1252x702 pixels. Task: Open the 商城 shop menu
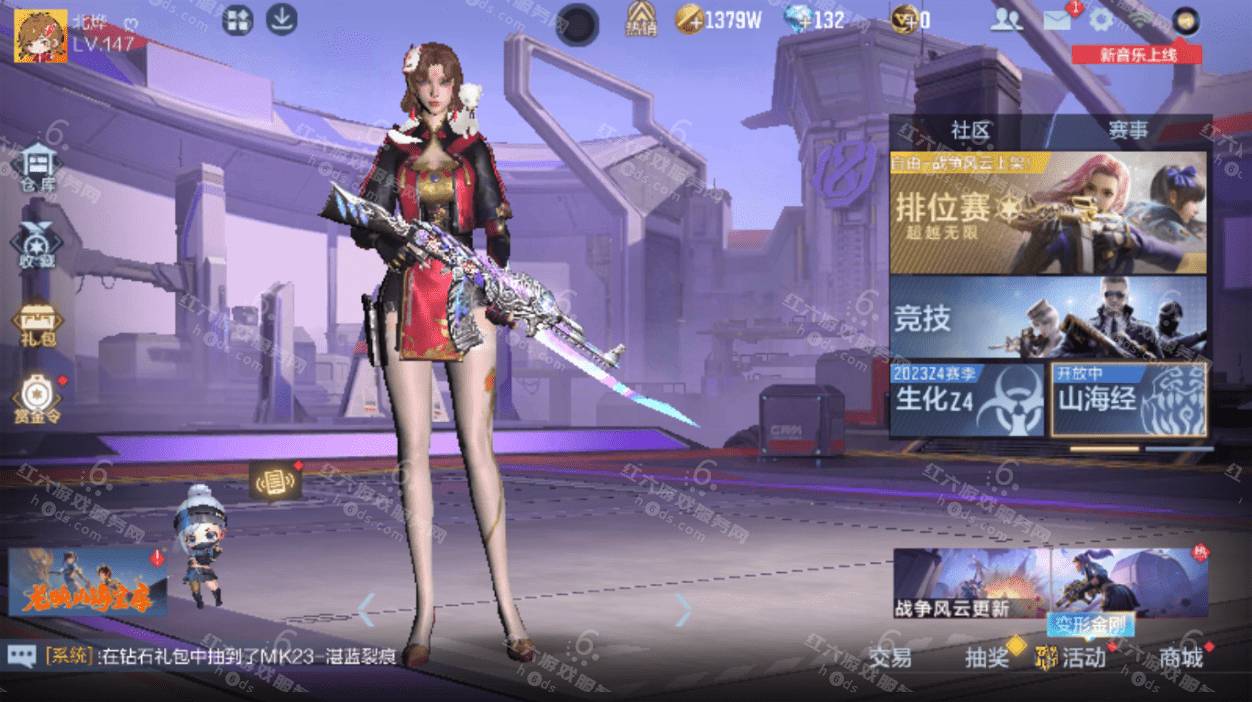pos(1180,657)
